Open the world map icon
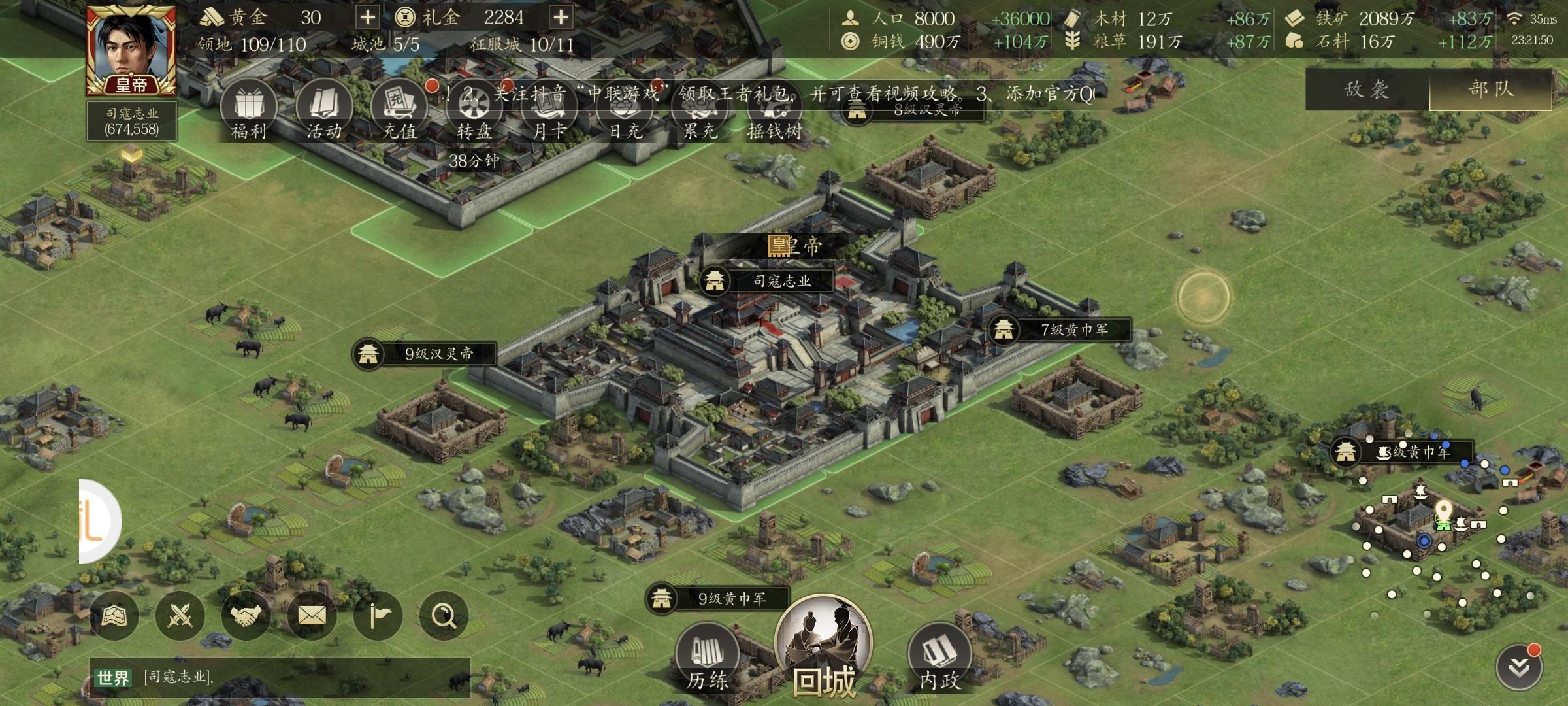The image size is (1568, 706). point(114,616)
